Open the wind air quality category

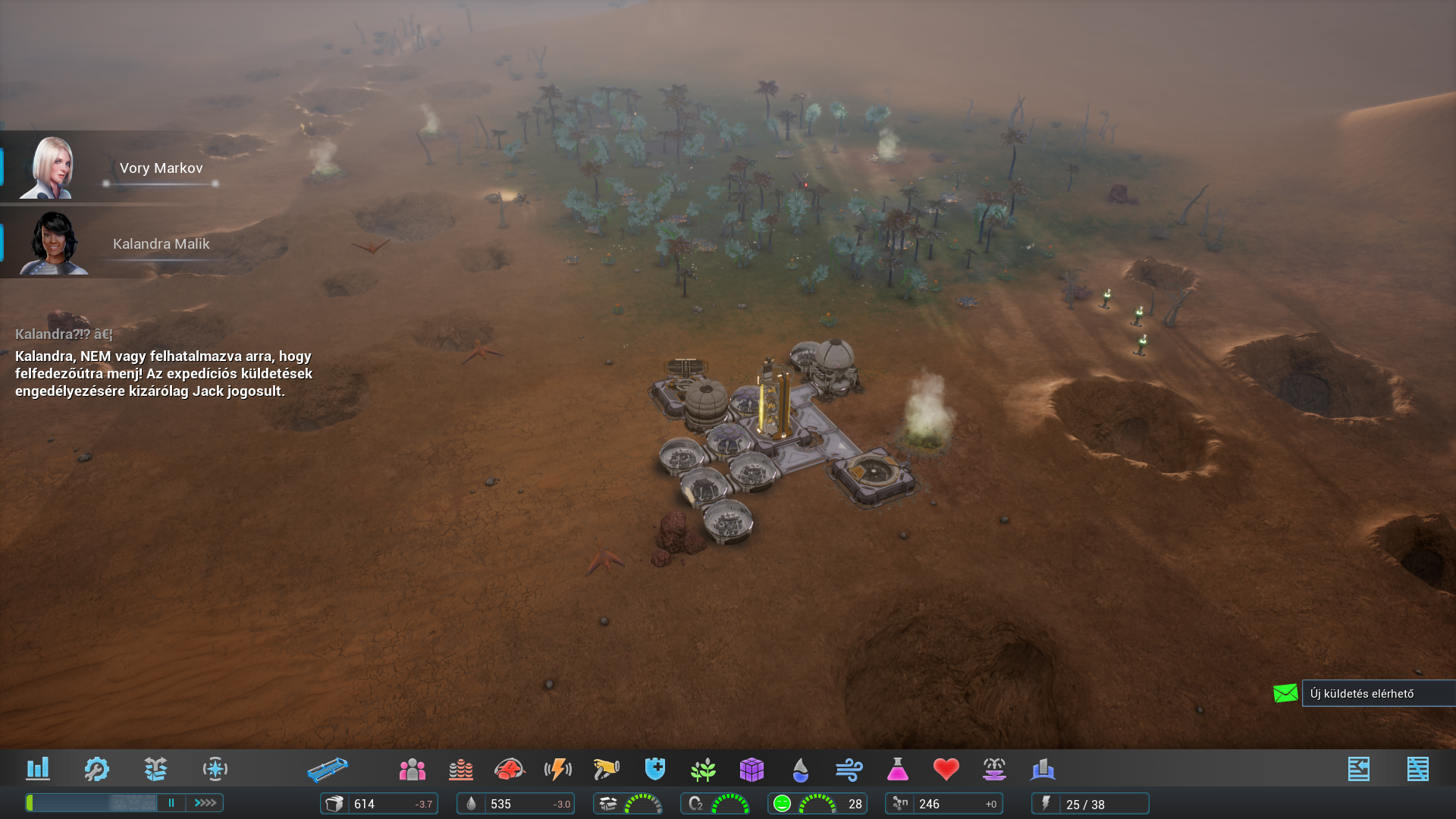849,770
